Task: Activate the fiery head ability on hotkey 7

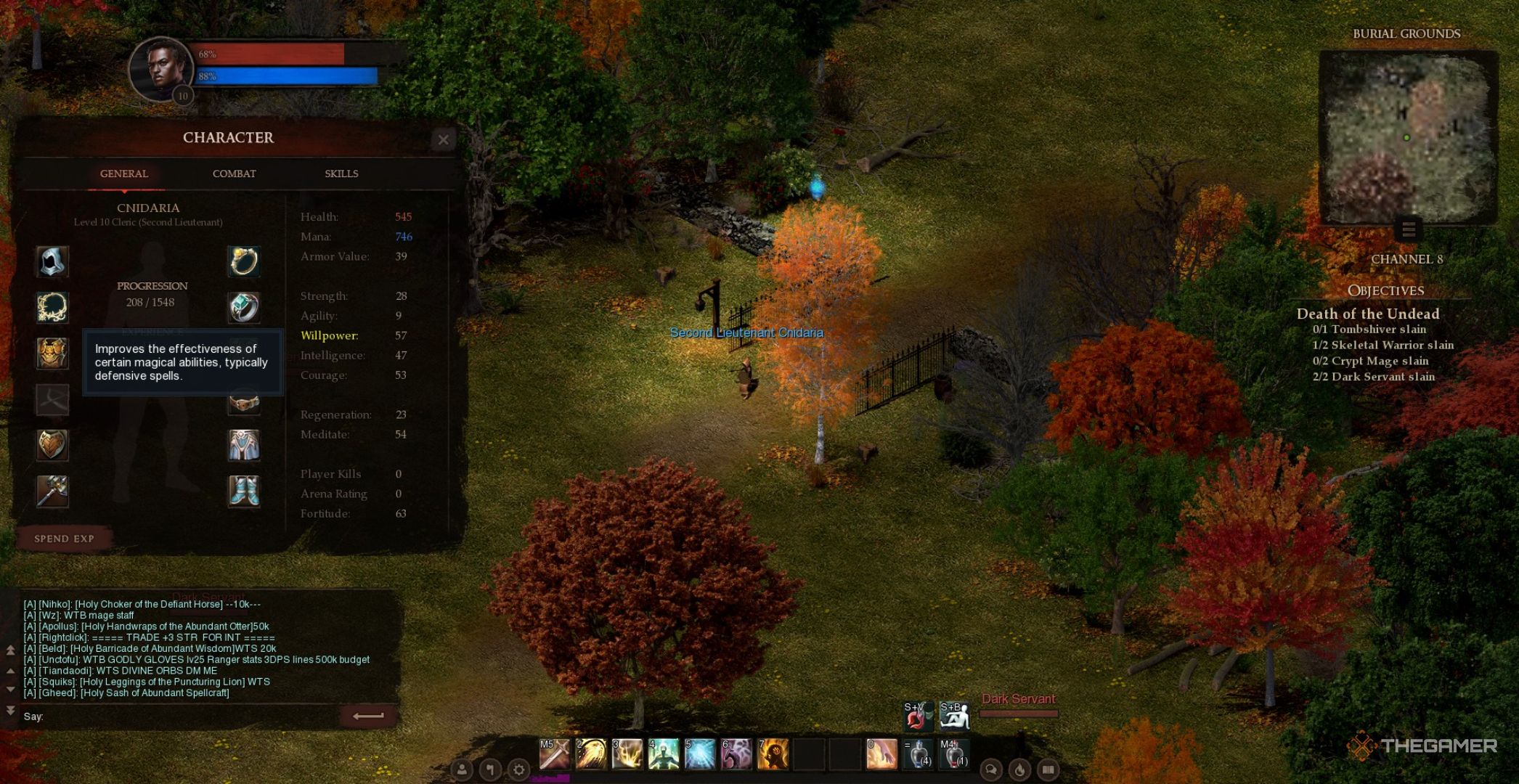Action: coord(772,754)
